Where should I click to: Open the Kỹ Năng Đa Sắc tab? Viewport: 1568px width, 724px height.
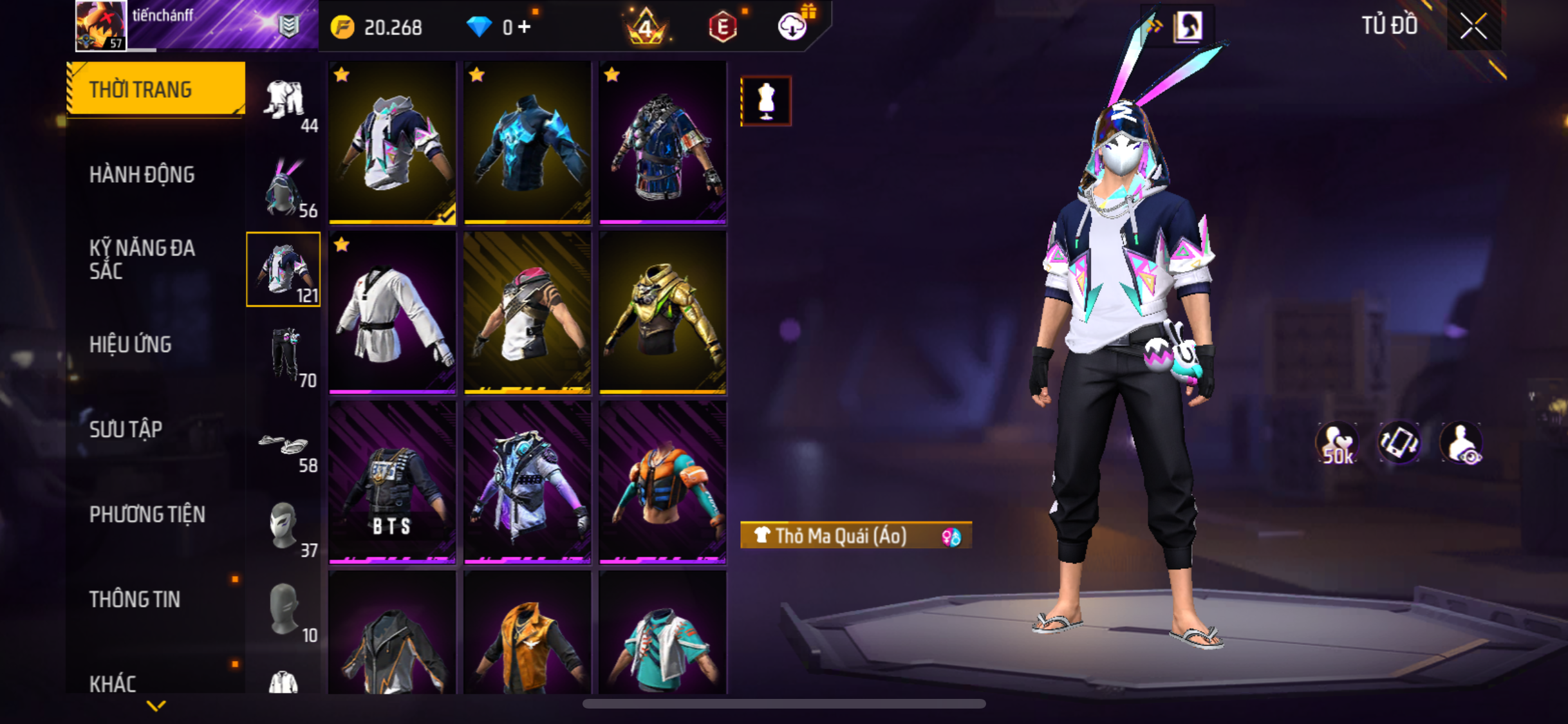coord(142,259)
